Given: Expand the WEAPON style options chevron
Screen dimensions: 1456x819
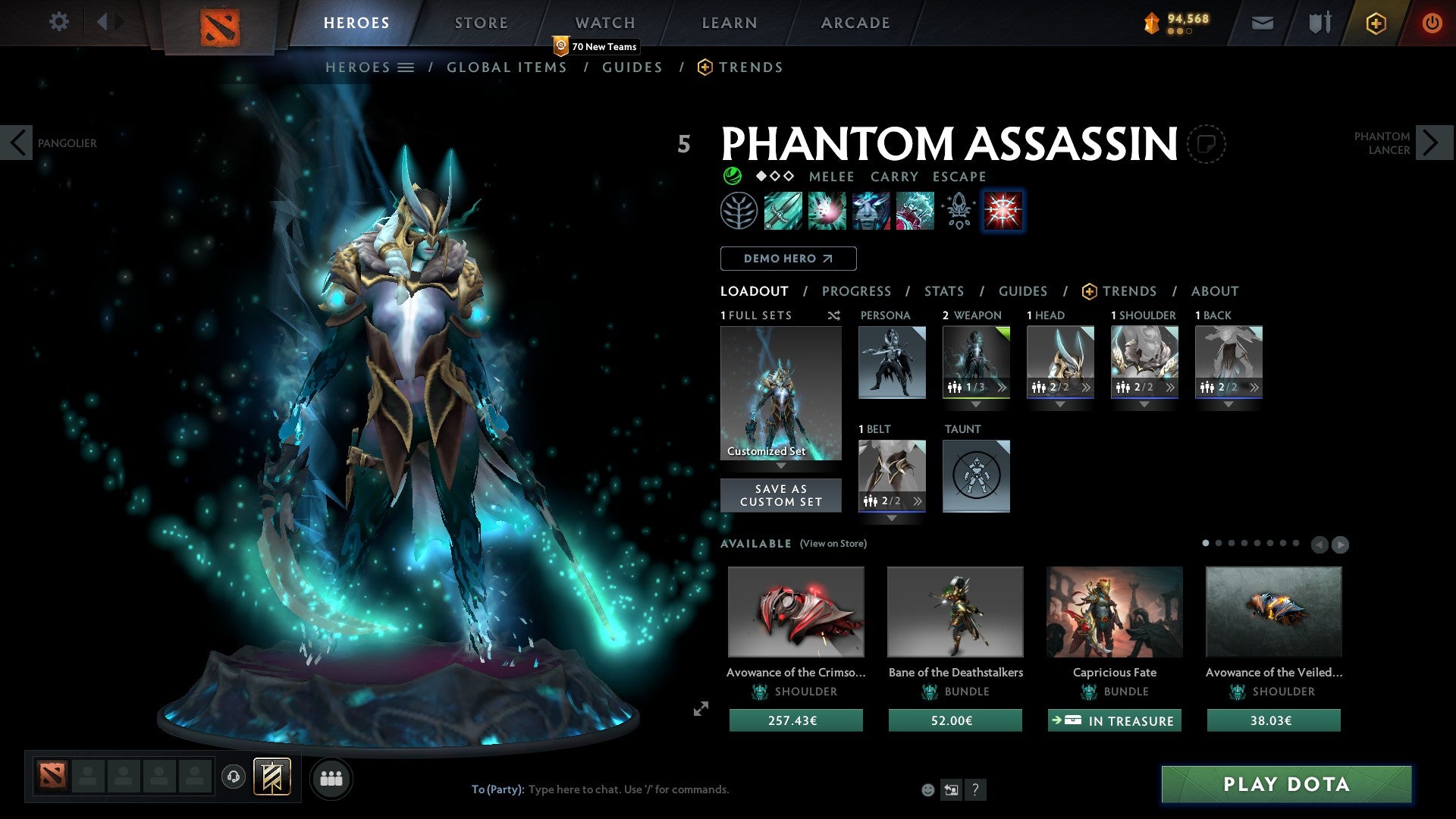Looking at the screenshot, I should [1003, 387].
